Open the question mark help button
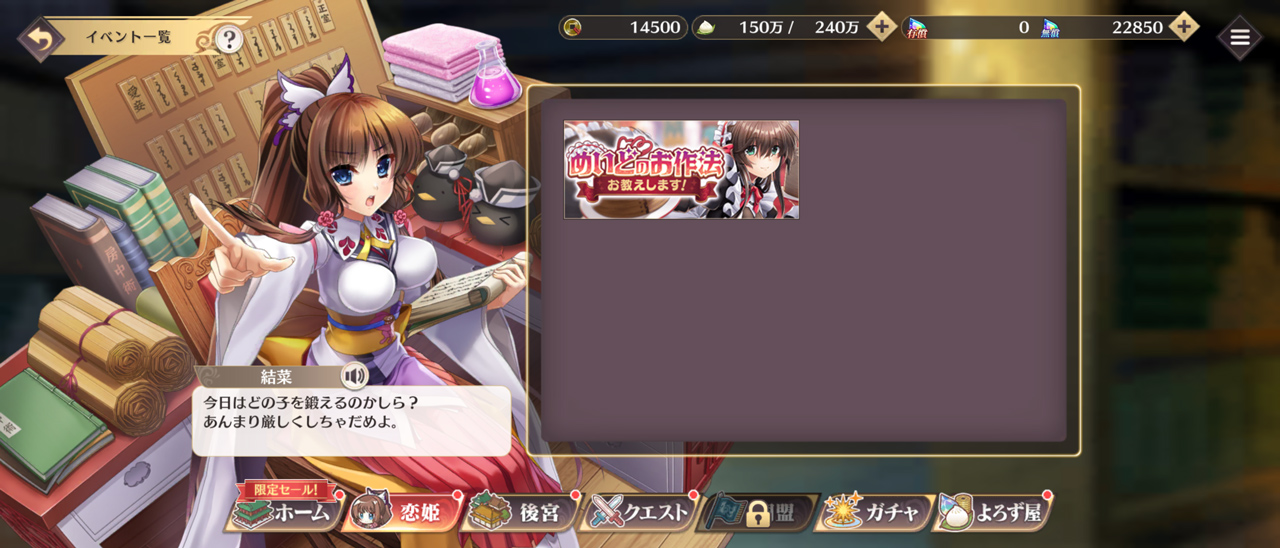The image size is (1280, 548). 229,40
